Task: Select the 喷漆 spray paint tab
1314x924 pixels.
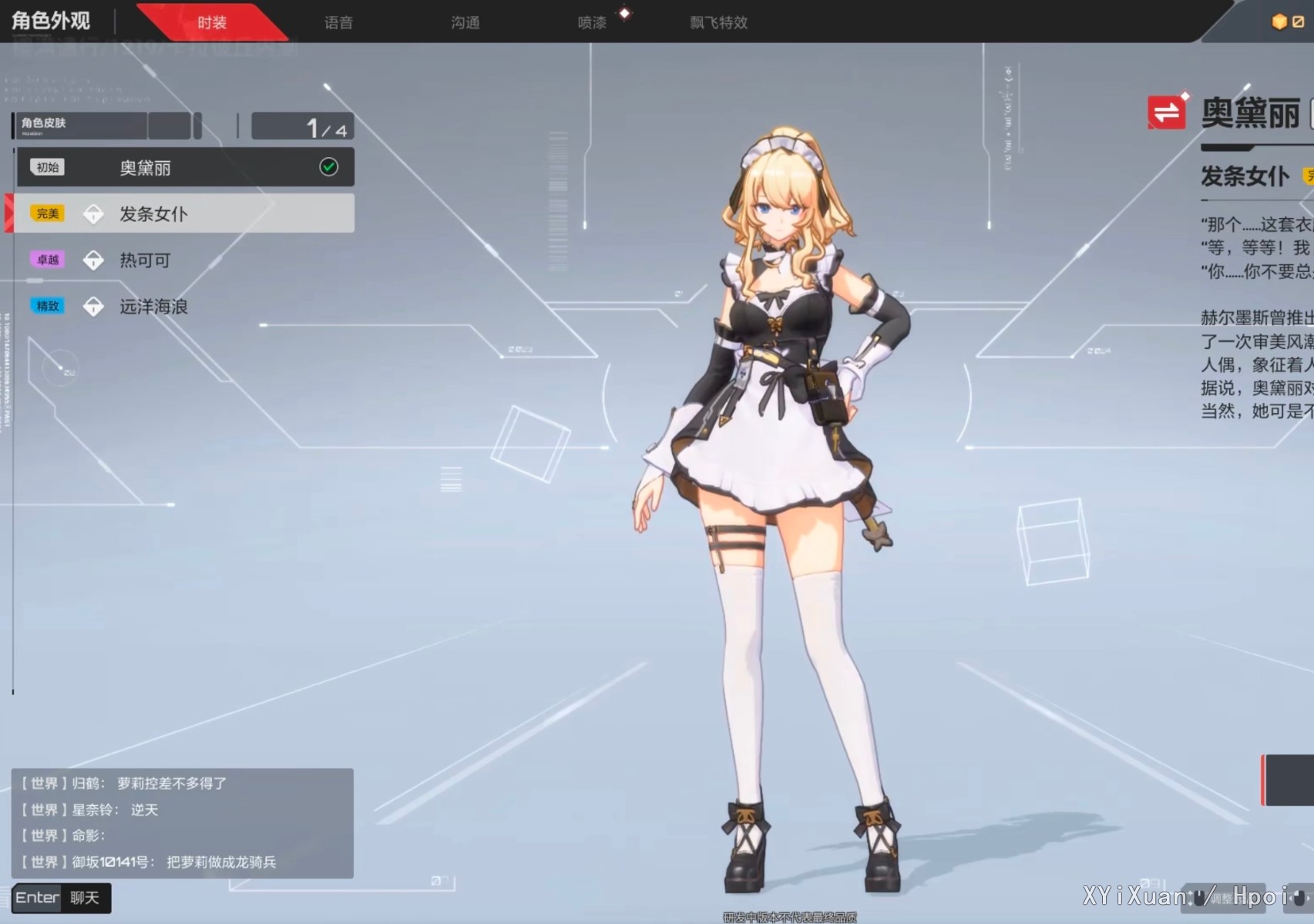Action: pyautogui.click(x=592, y=22)
